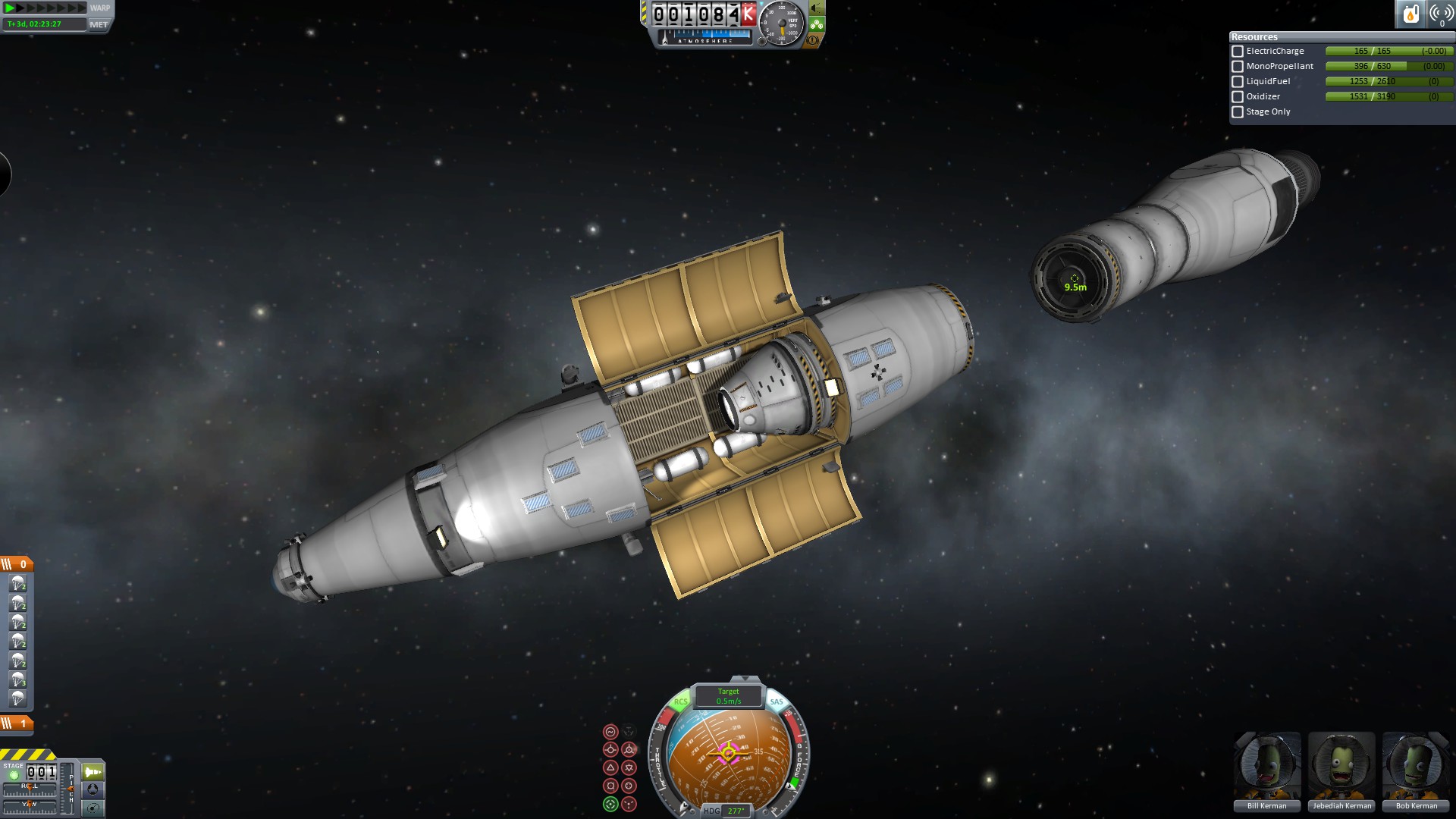Open the CommNet signal icon
This screenshot has height=819, width=1456.
click(x=1441, y=14)
